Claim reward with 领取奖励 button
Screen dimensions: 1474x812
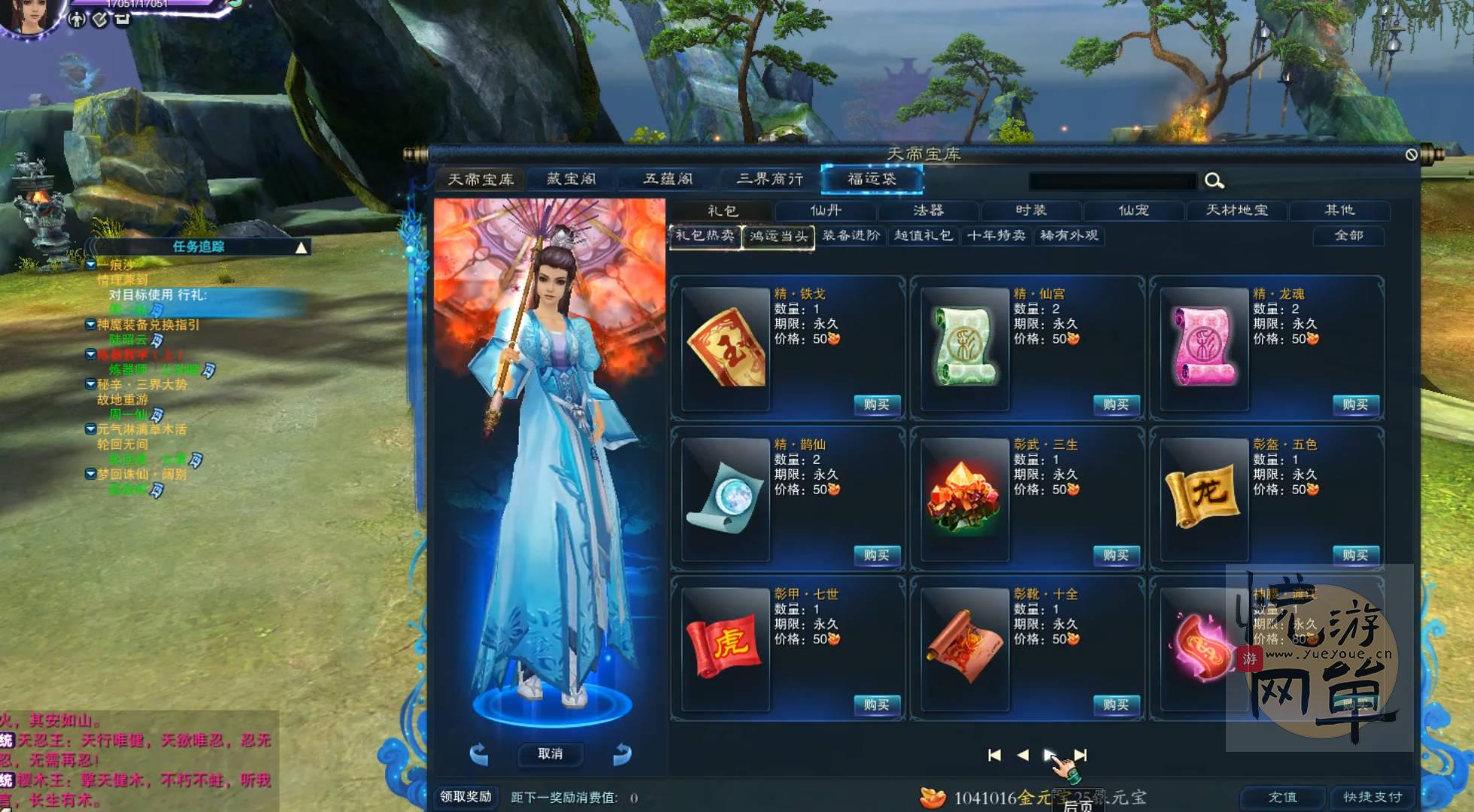pyautogui.click(x=466, y=797)
